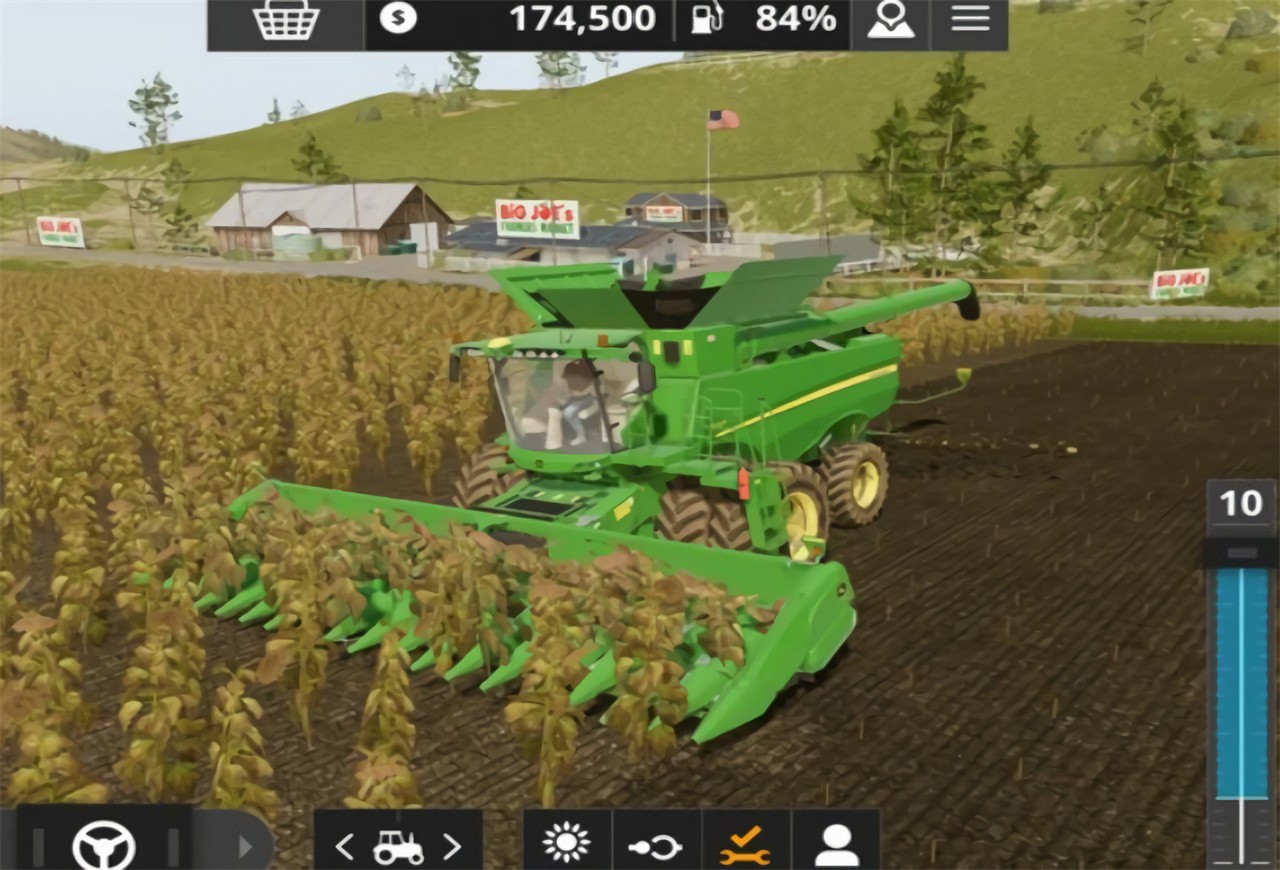Attach an implement using the hitch icon
Screen dimensions: 1280x870
coord(656,844)
